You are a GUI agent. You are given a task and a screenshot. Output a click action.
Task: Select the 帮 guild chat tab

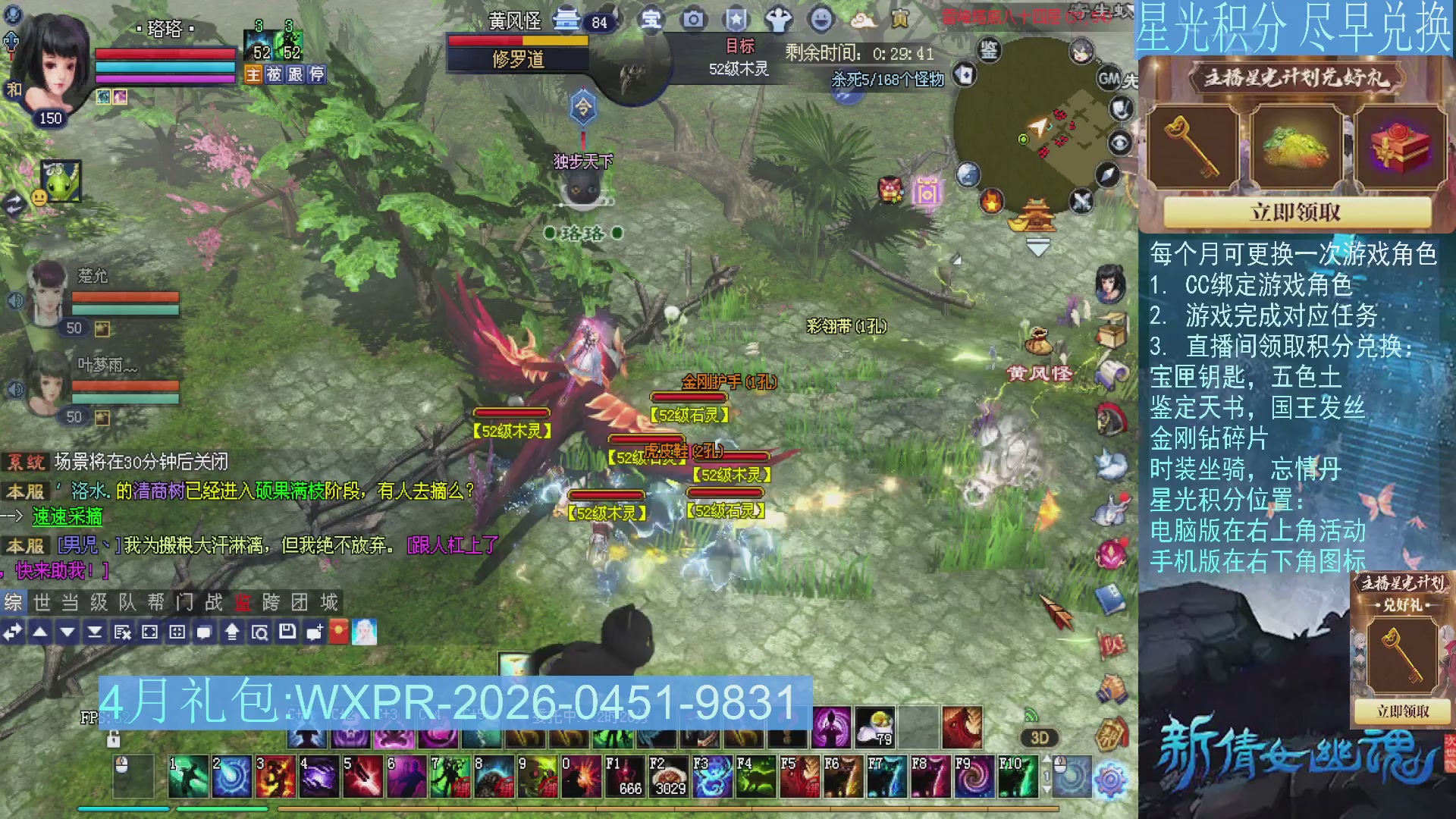pos(156,602)
